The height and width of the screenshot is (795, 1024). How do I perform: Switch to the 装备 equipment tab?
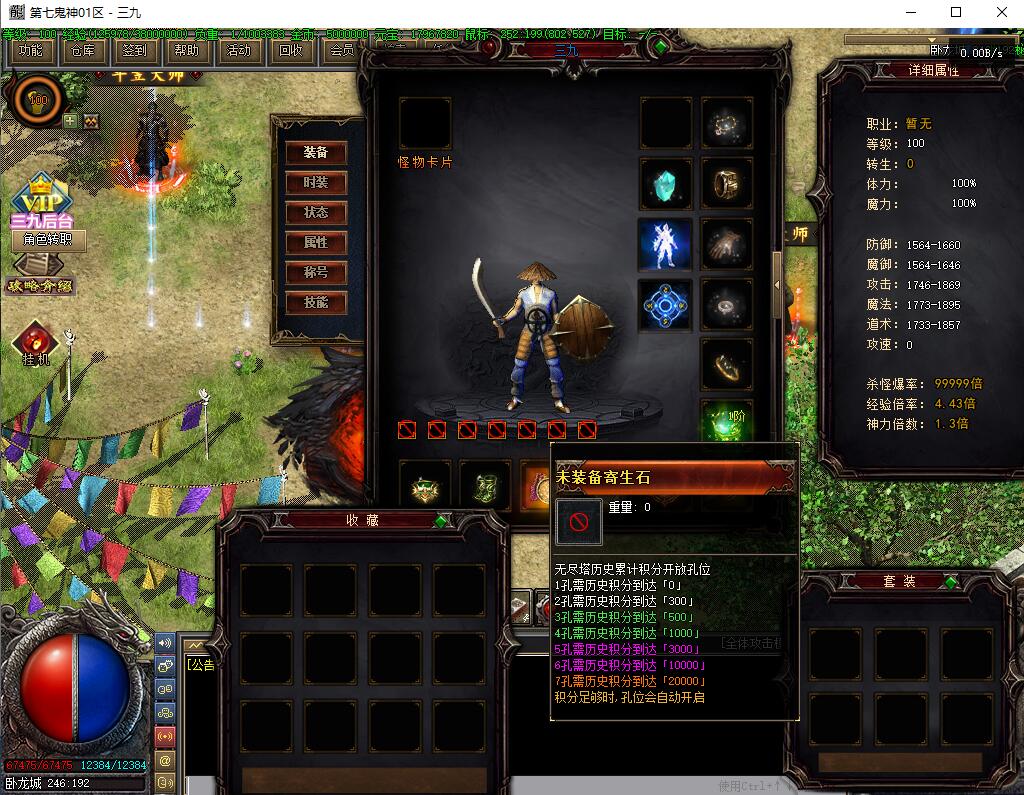(316, 153)
